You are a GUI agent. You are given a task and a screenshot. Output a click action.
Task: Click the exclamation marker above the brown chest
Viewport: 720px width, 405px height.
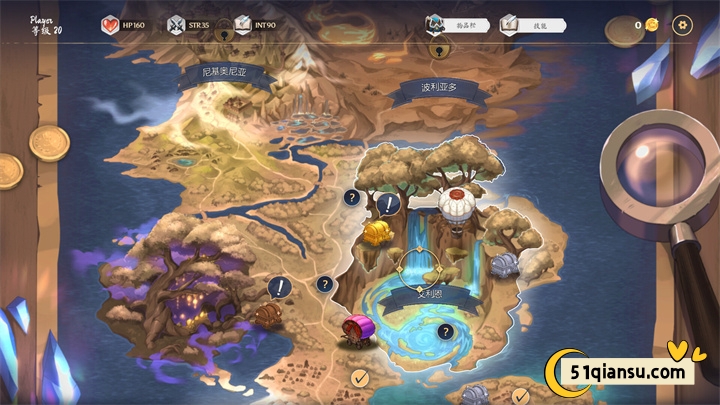[281, 288]
